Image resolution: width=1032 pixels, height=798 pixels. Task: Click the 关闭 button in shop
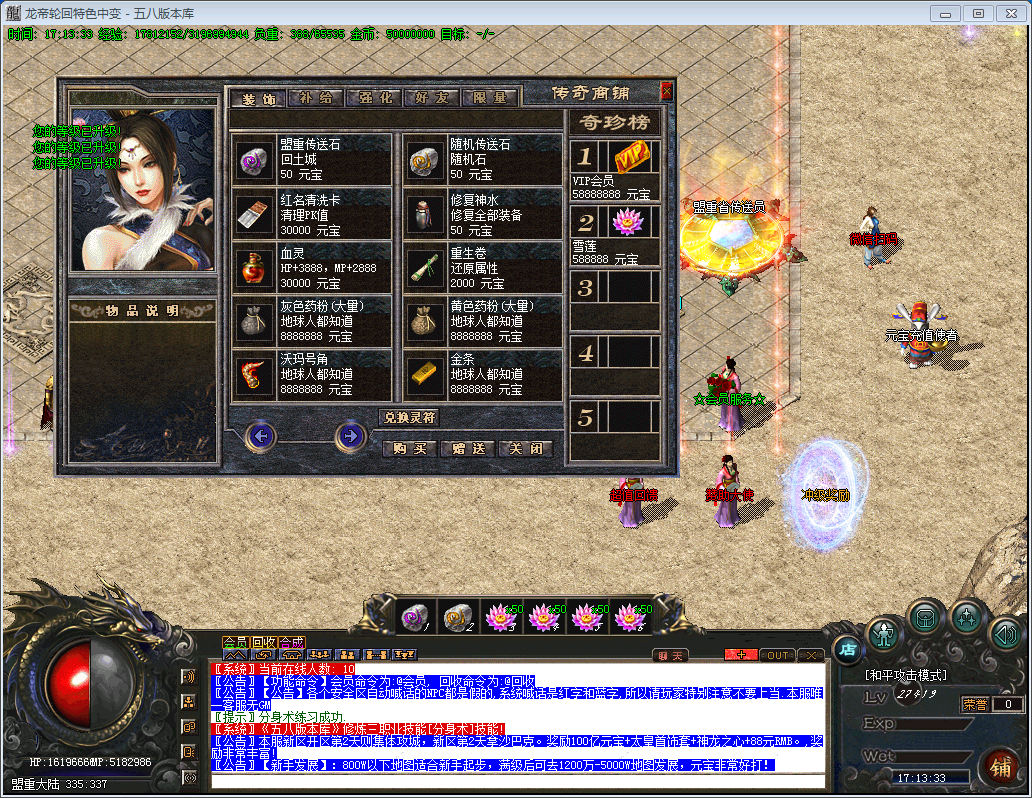pyautogui.click(x=525, y=449)
